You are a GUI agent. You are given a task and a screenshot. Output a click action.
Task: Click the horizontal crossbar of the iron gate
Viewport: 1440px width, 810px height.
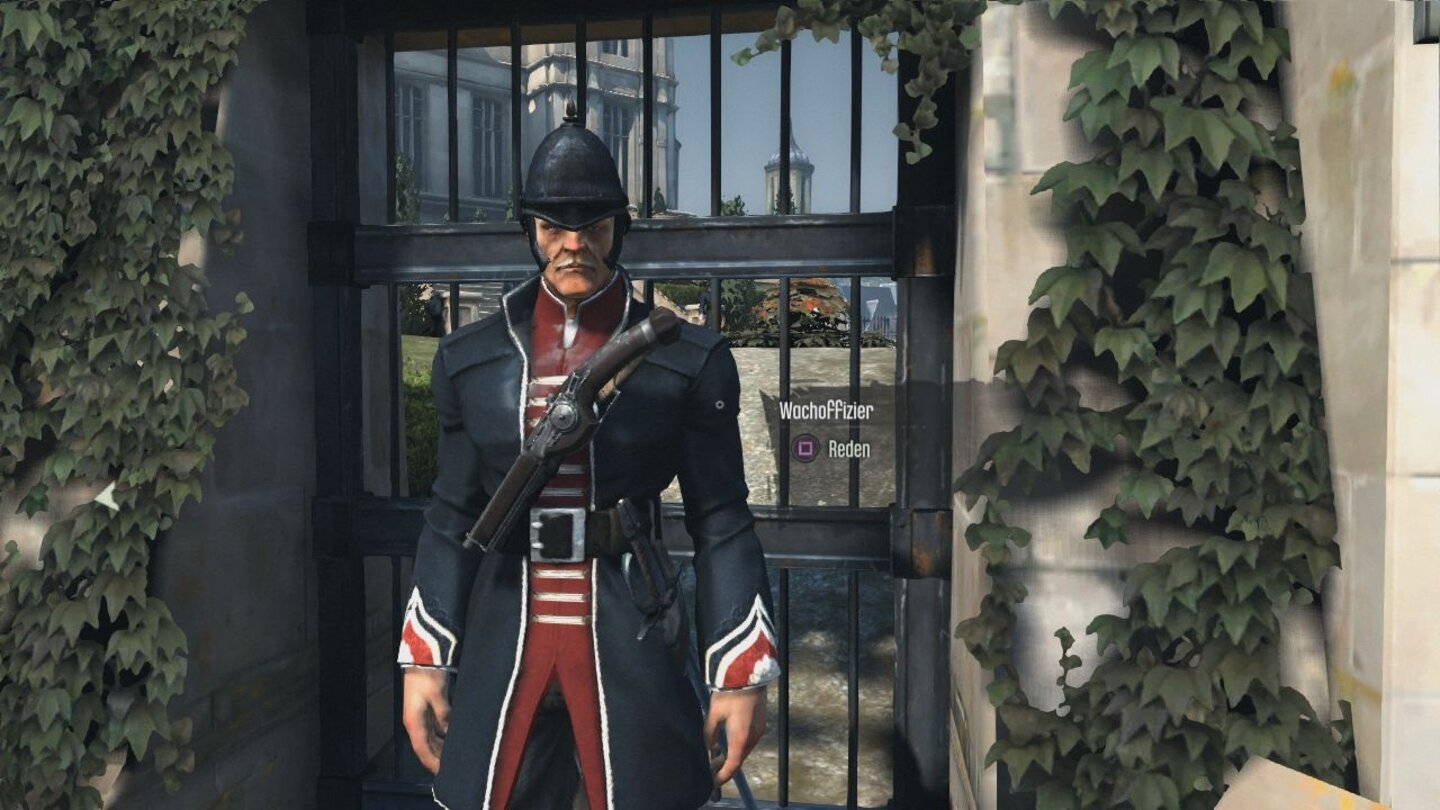tap(820, 245)
